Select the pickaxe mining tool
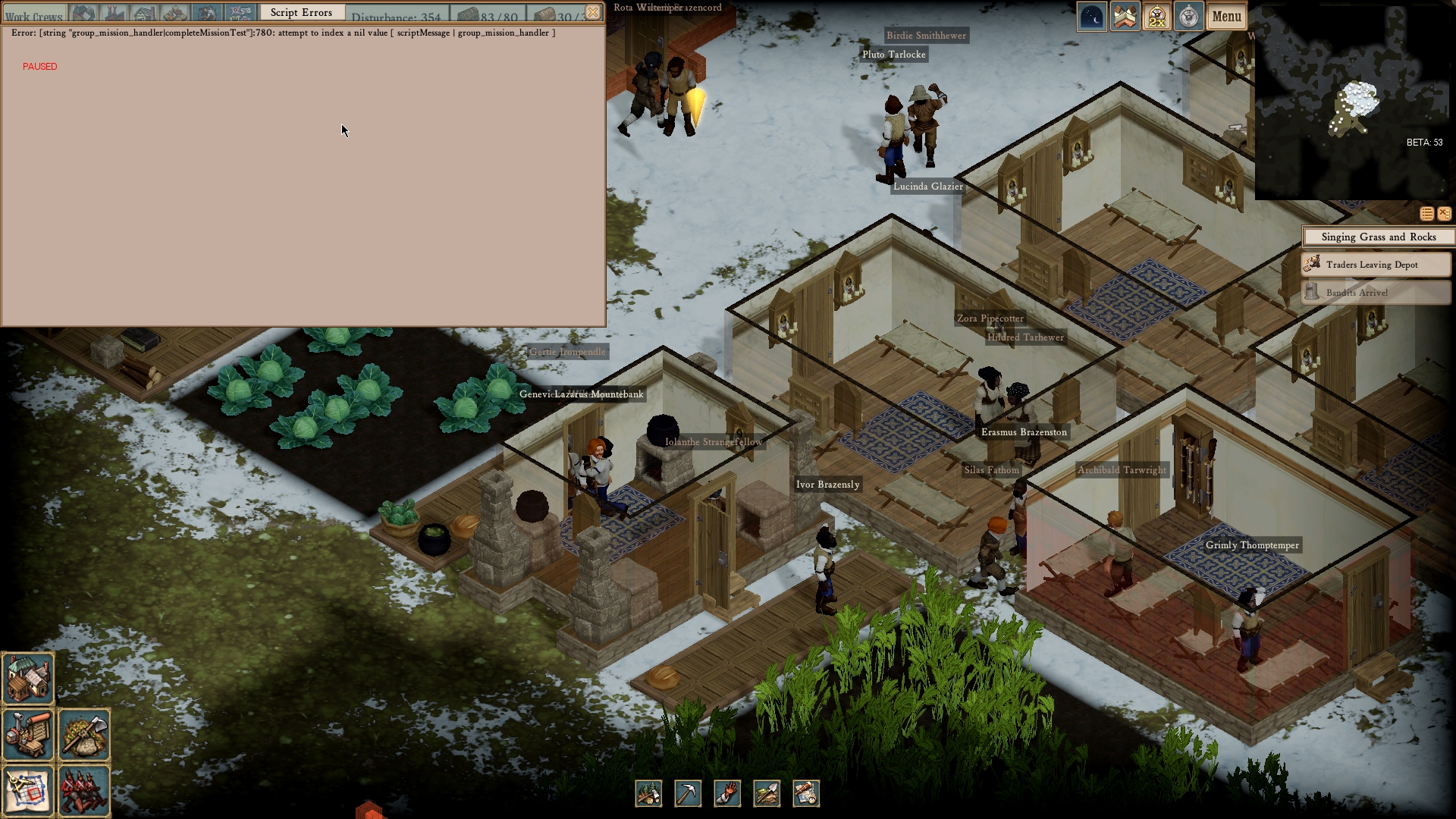1456x819 pixels. click(688, 793)
